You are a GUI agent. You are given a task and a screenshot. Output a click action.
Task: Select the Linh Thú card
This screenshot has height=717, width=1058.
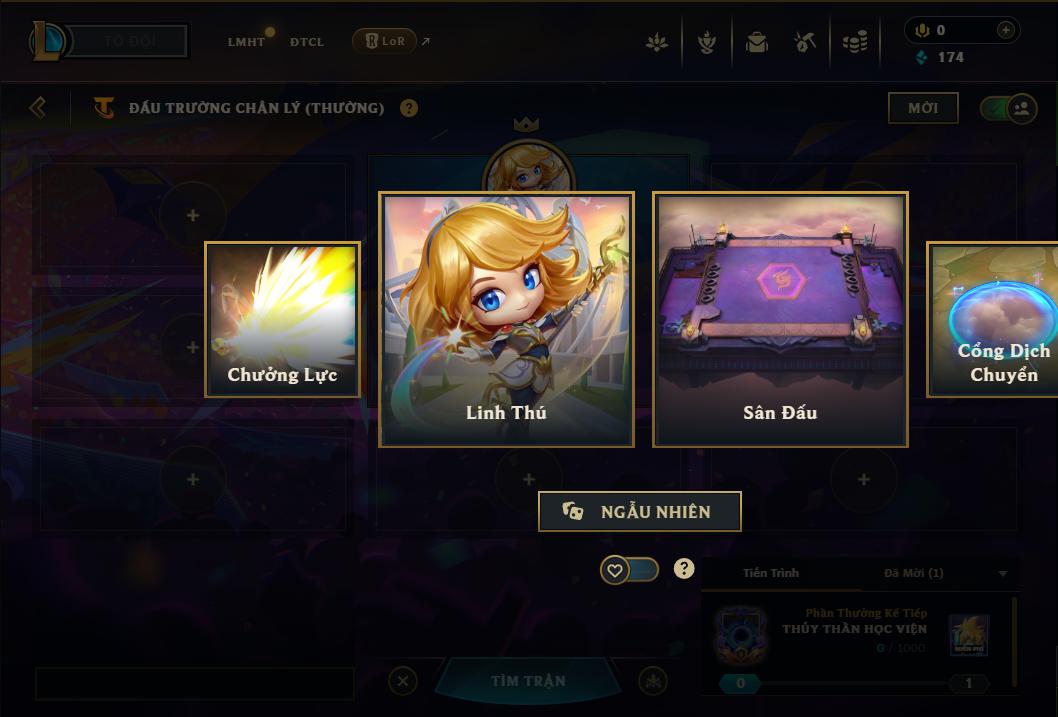[506, 319]
